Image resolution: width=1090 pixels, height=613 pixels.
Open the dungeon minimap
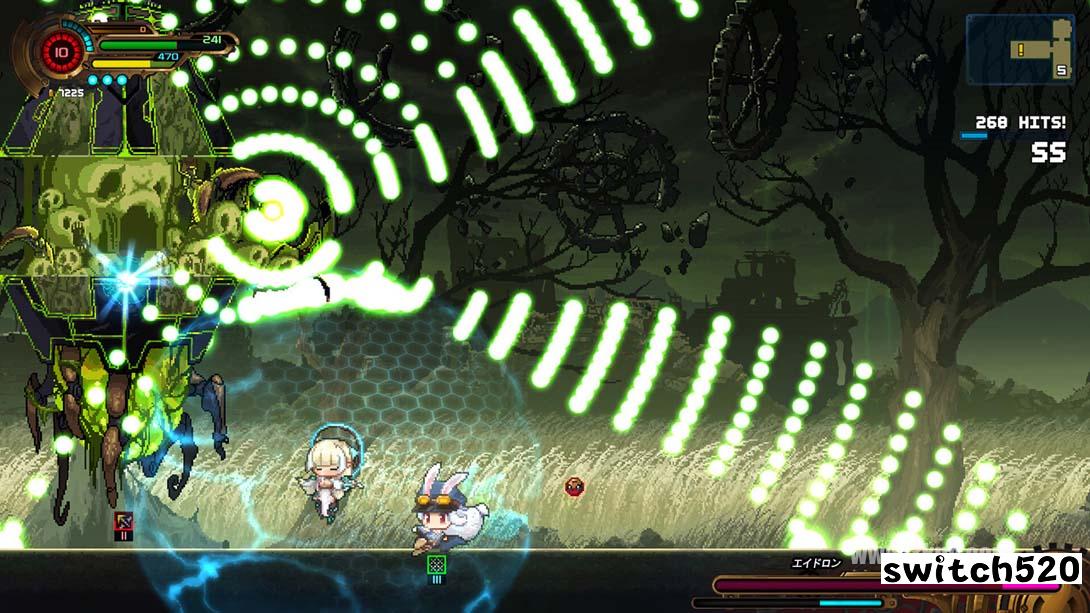[x=1019, y=48]
